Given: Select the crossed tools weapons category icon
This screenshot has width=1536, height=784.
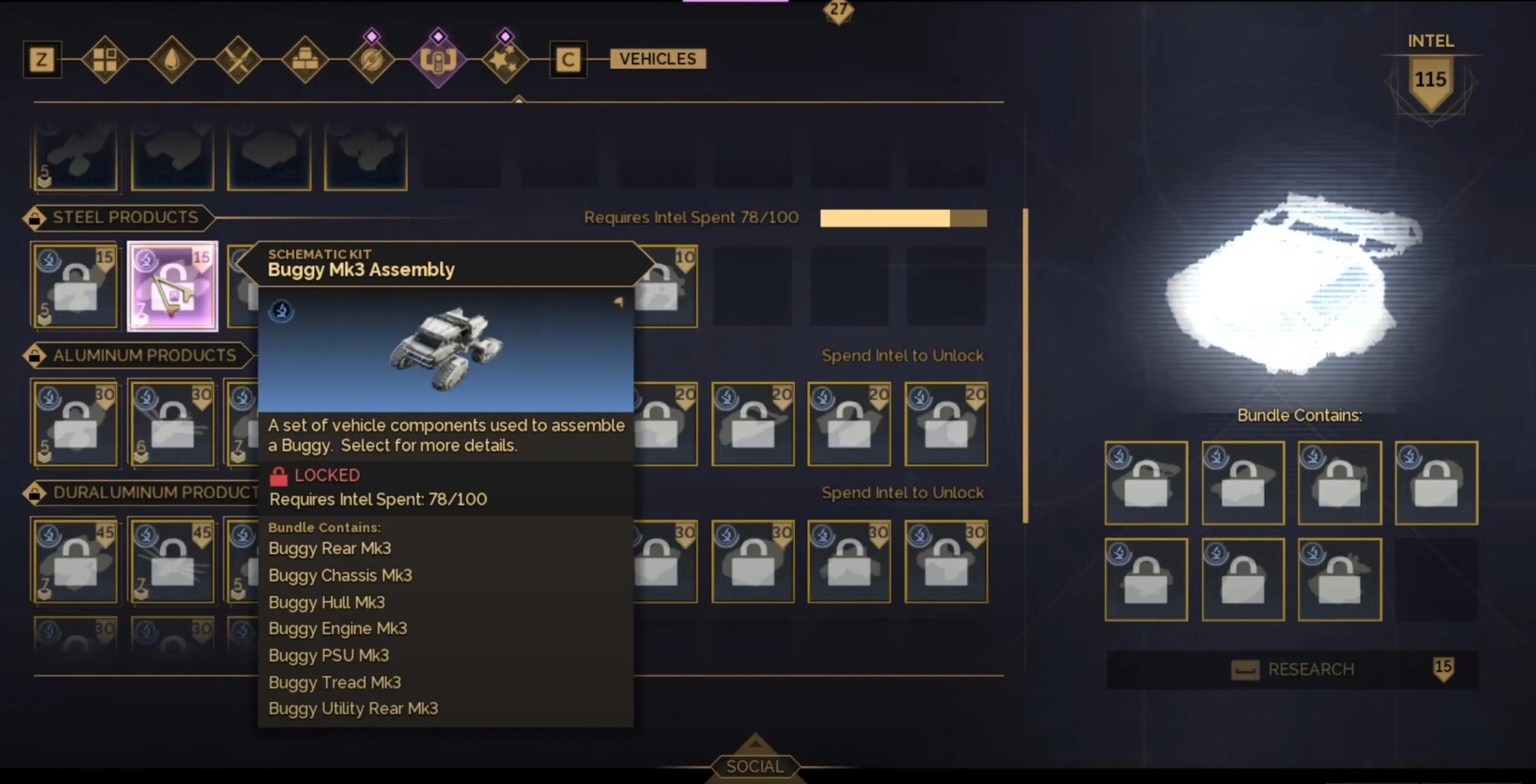Looking at the screenshot, I should (239, 60).
